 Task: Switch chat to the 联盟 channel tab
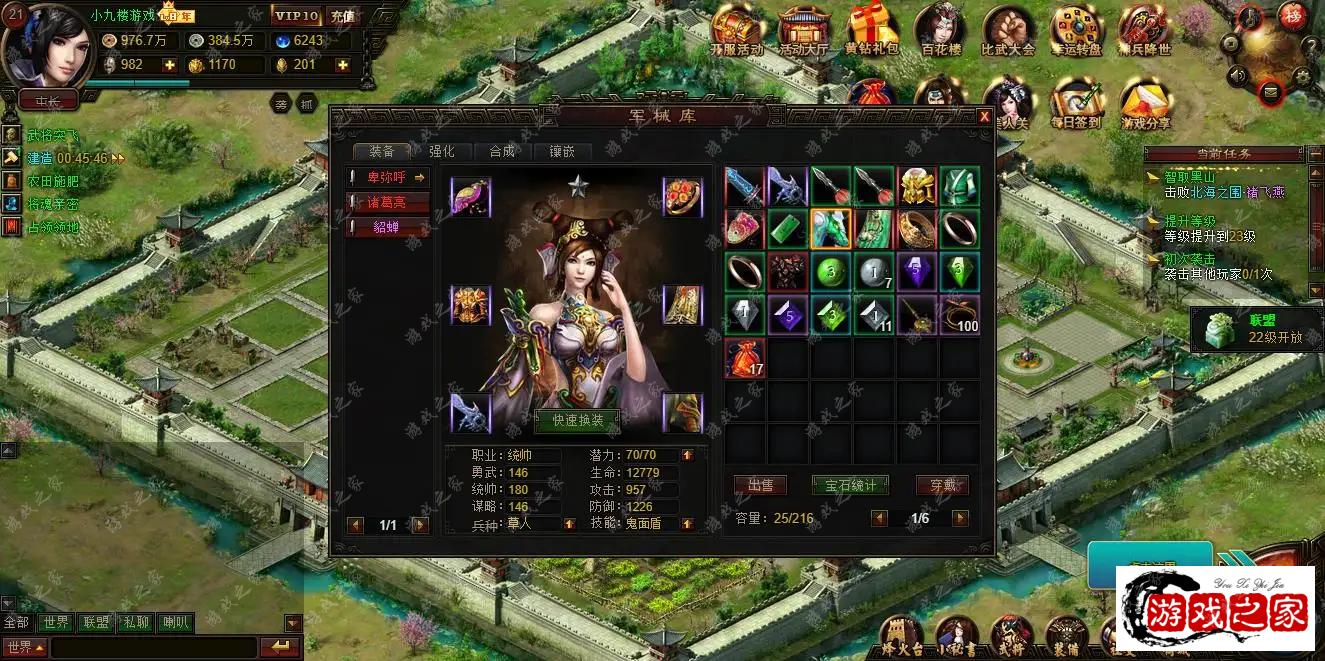coord(96,623)
